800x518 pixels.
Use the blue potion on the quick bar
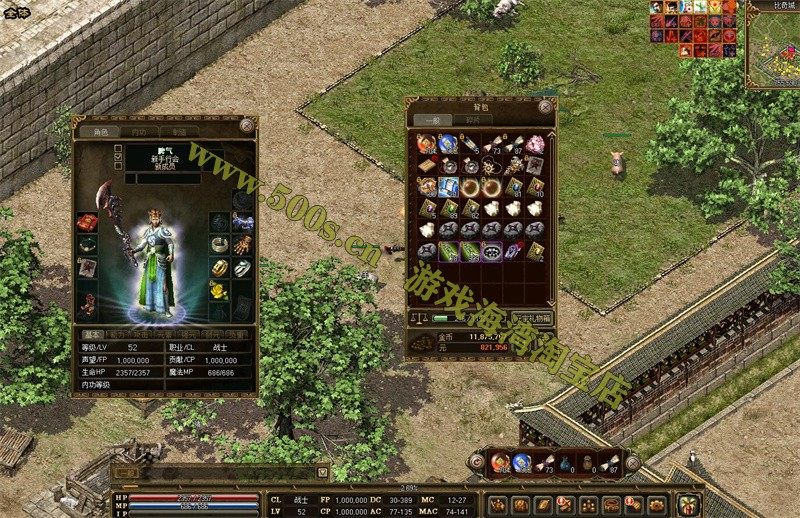(x=521, y=463)
